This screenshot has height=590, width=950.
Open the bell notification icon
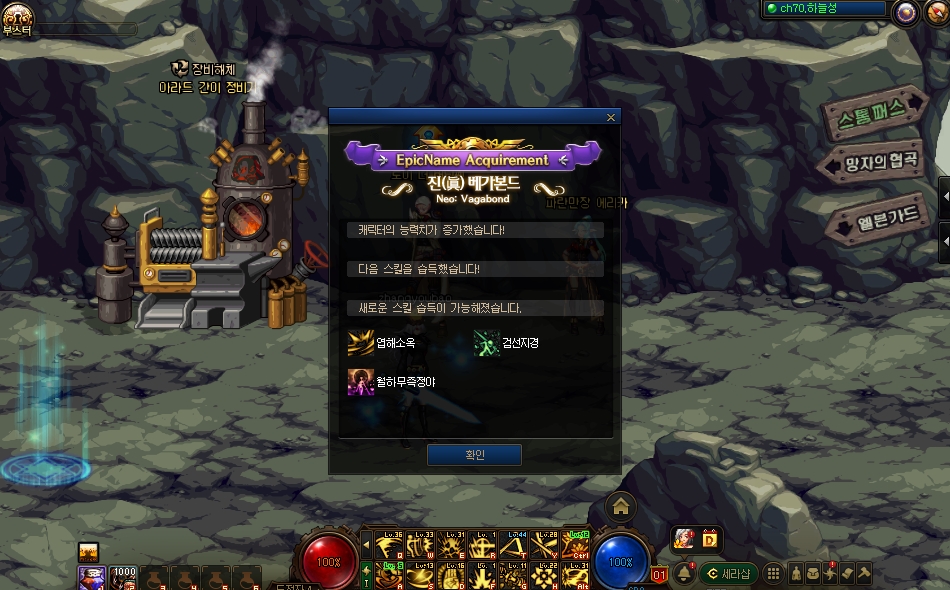685,573
